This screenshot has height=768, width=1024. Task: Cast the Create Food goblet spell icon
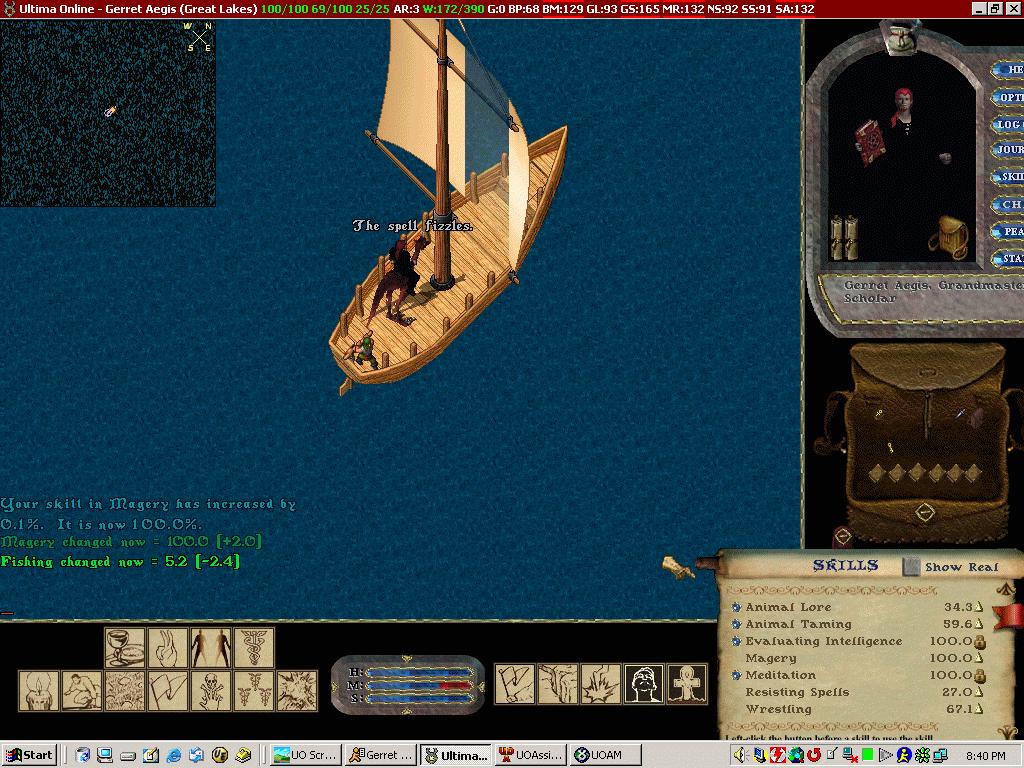[125, 647]
